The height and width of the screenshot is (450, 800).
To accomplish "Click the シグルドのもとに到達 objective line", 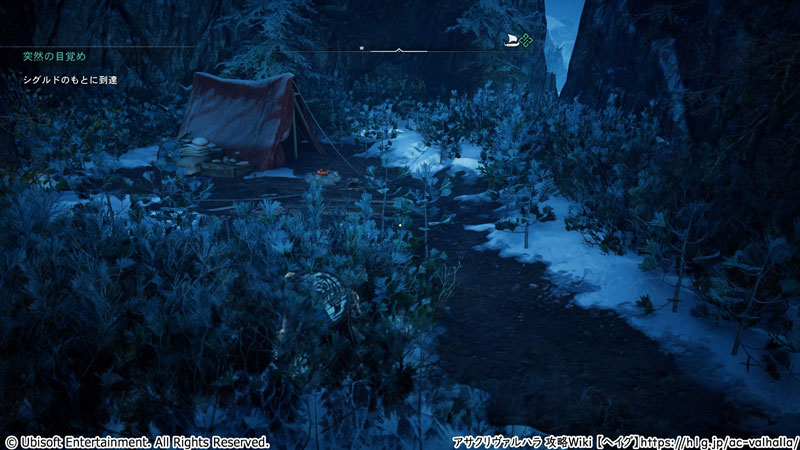I will [70, 80].
